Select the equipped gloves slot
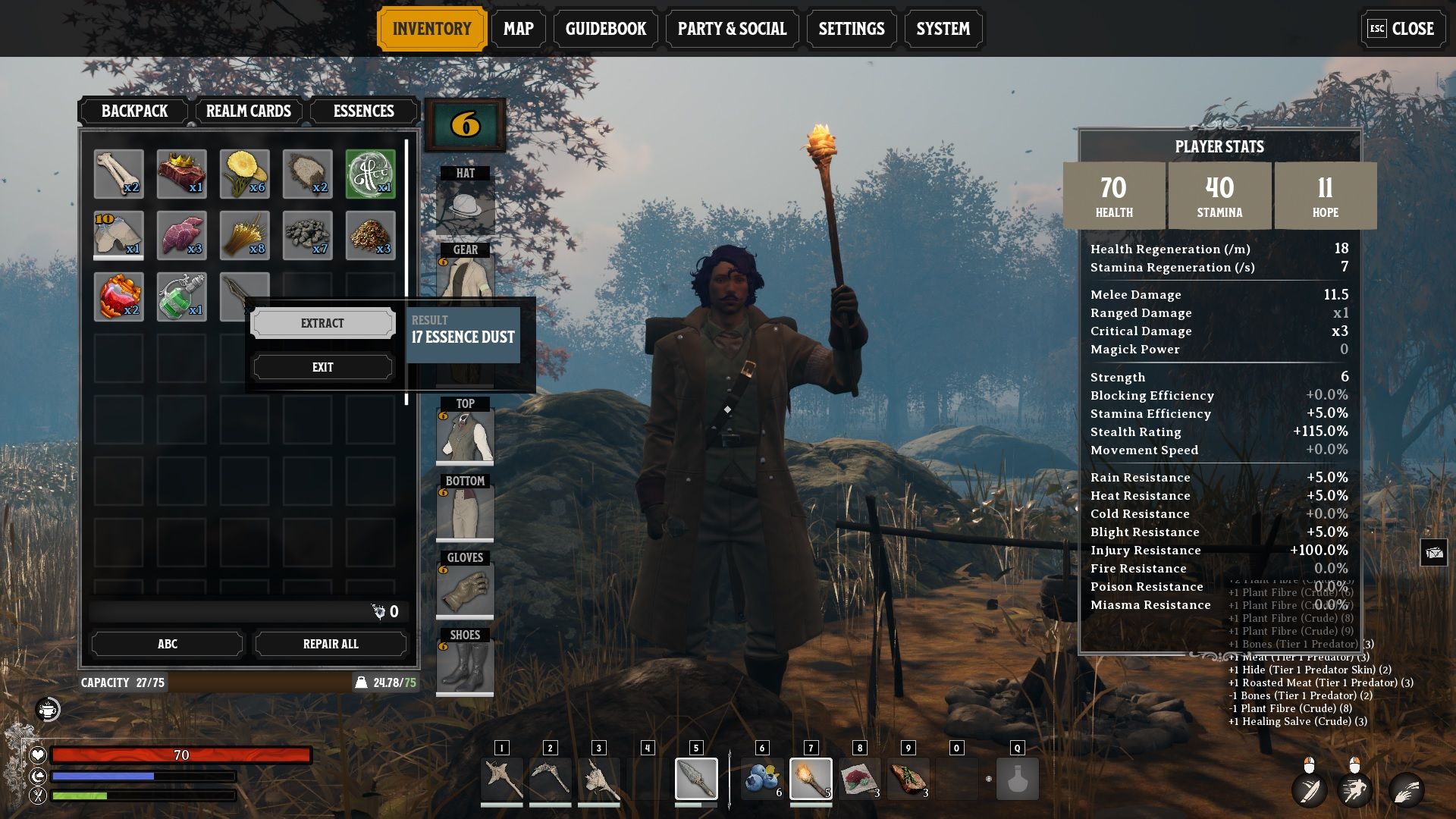The image size is (1456, 819). 465,591
